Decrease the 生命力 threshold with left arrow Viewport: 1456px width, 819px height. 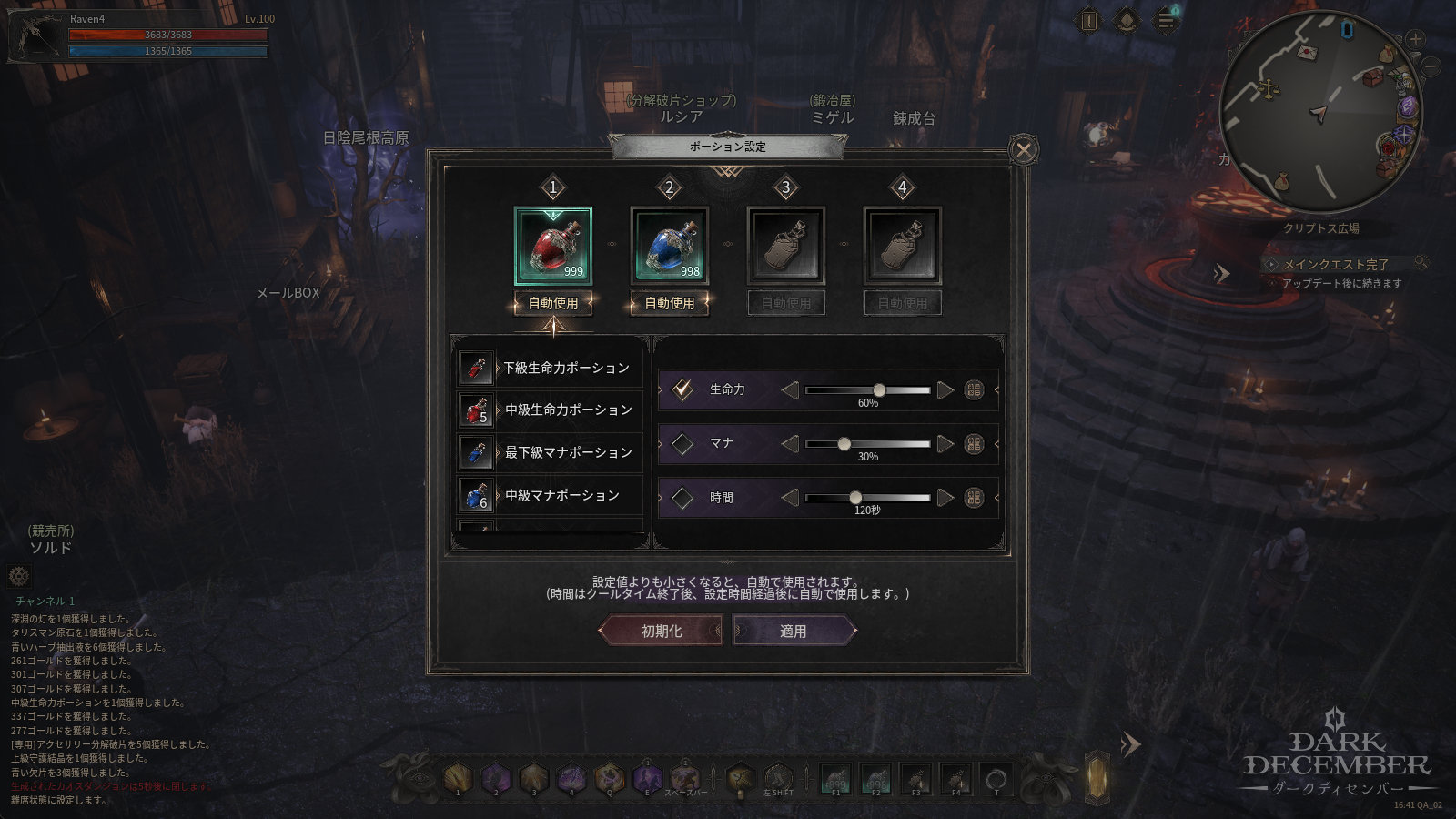coord(790,390)
